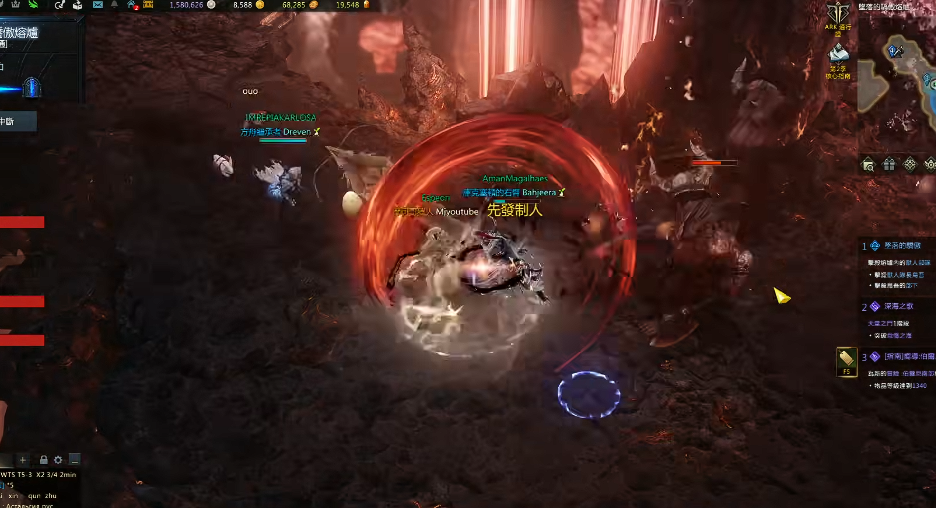
Task: Open the ARK Pass icon
Action: pos(837,14)
